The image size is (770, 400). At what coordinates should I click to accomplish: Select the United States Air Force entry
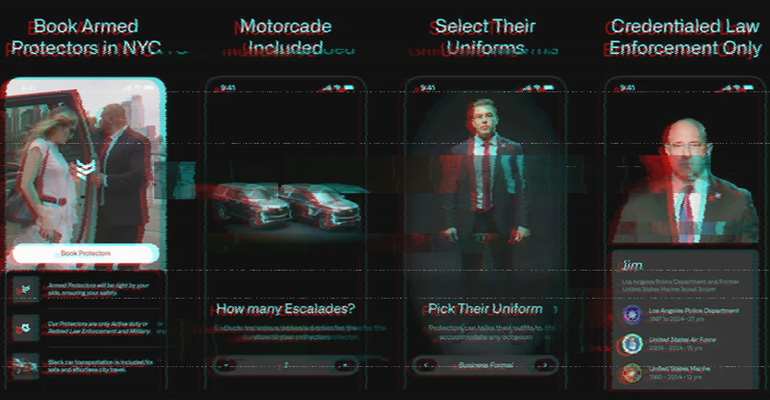[684, 345]
